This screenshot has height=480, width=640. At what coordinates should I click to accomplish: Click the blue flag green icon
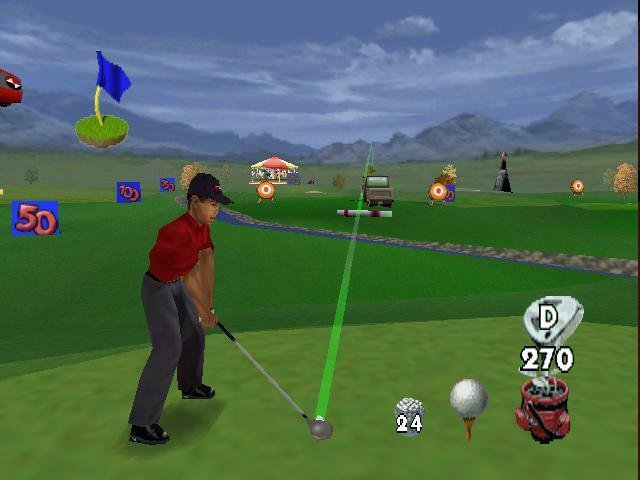coord(104,104)
